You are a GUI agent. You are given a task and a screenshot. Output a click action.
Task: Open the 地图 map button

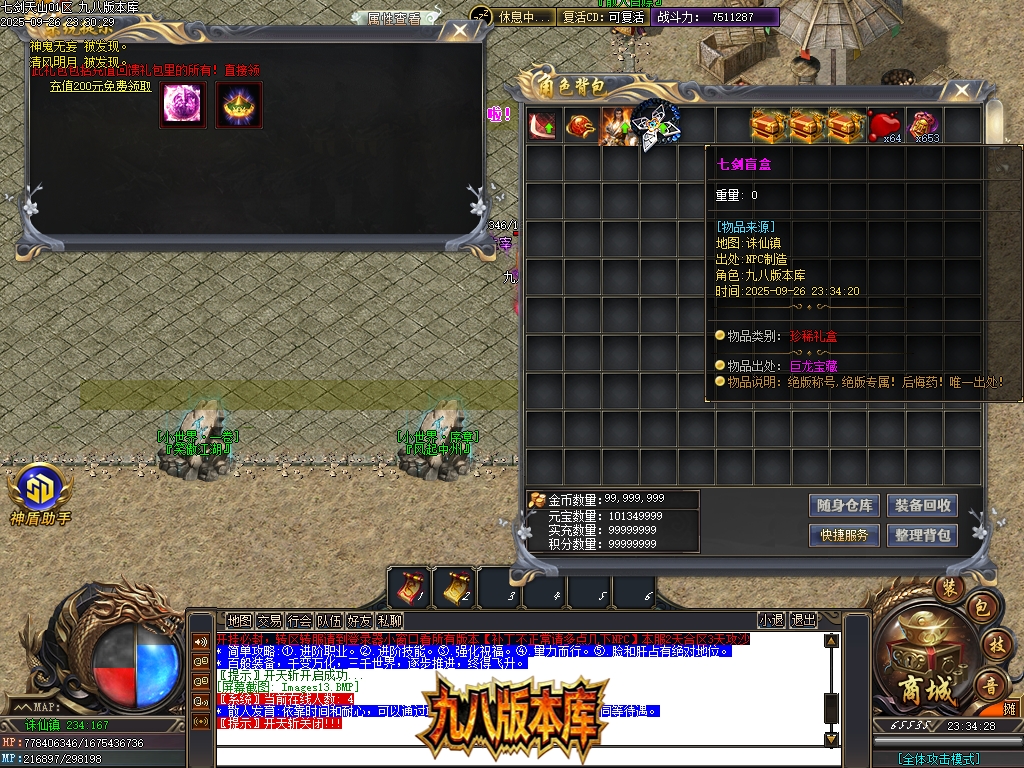(239, 621)
